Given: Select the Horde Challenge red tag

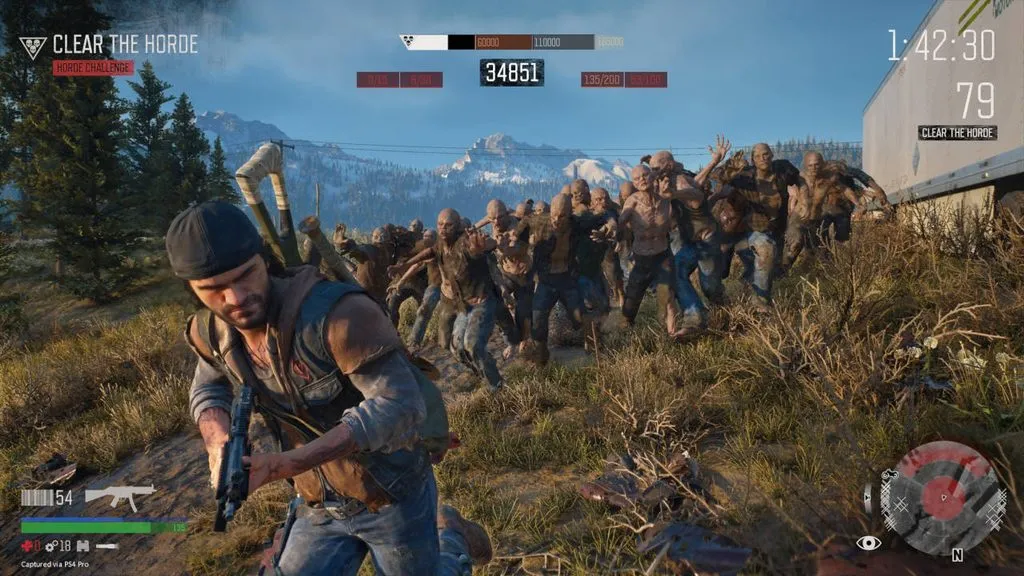Looking at the screenshot, I should (93, 68).
